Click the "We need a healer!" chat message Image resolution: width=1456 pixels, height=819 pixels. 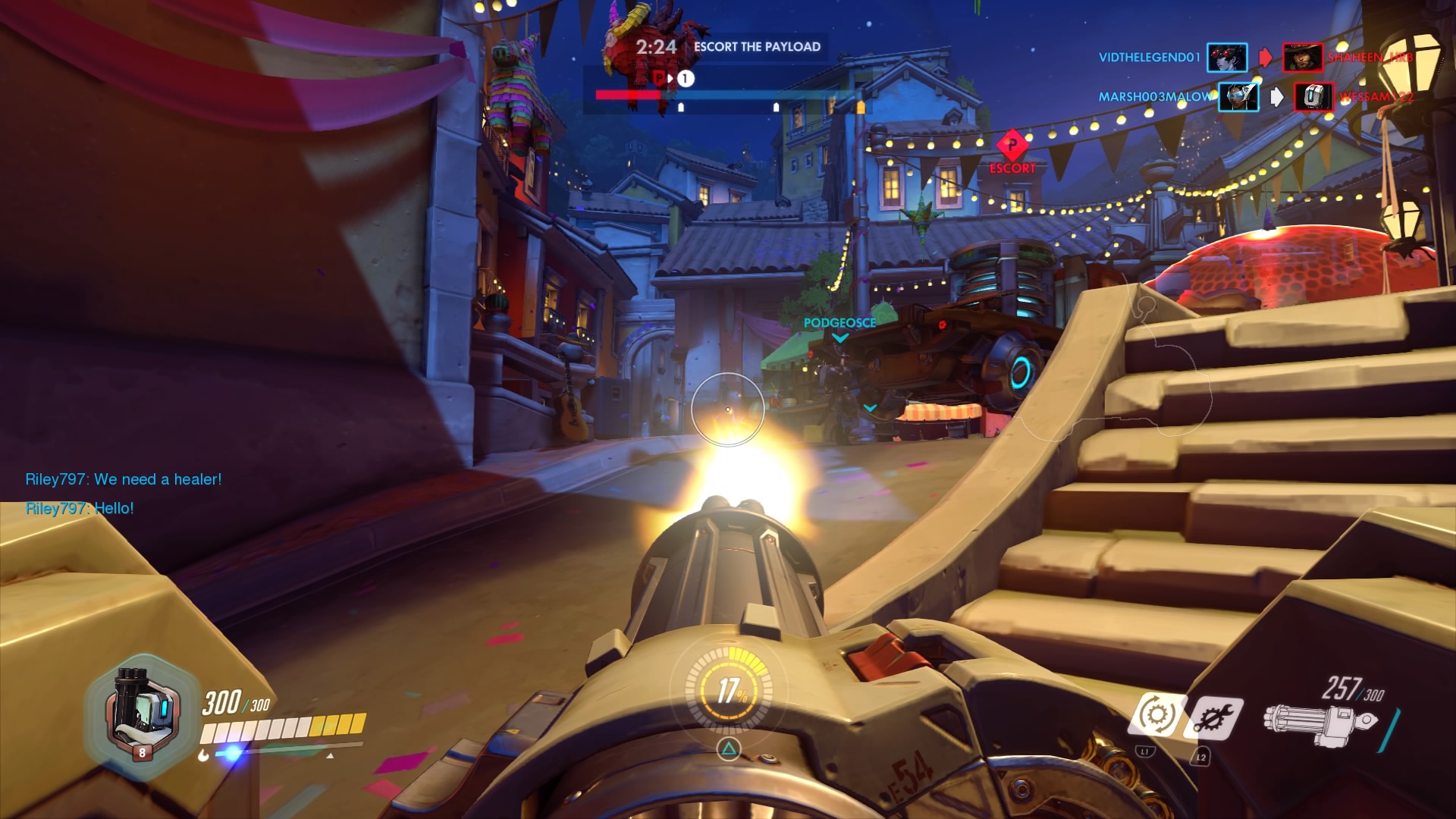(124, 479)
